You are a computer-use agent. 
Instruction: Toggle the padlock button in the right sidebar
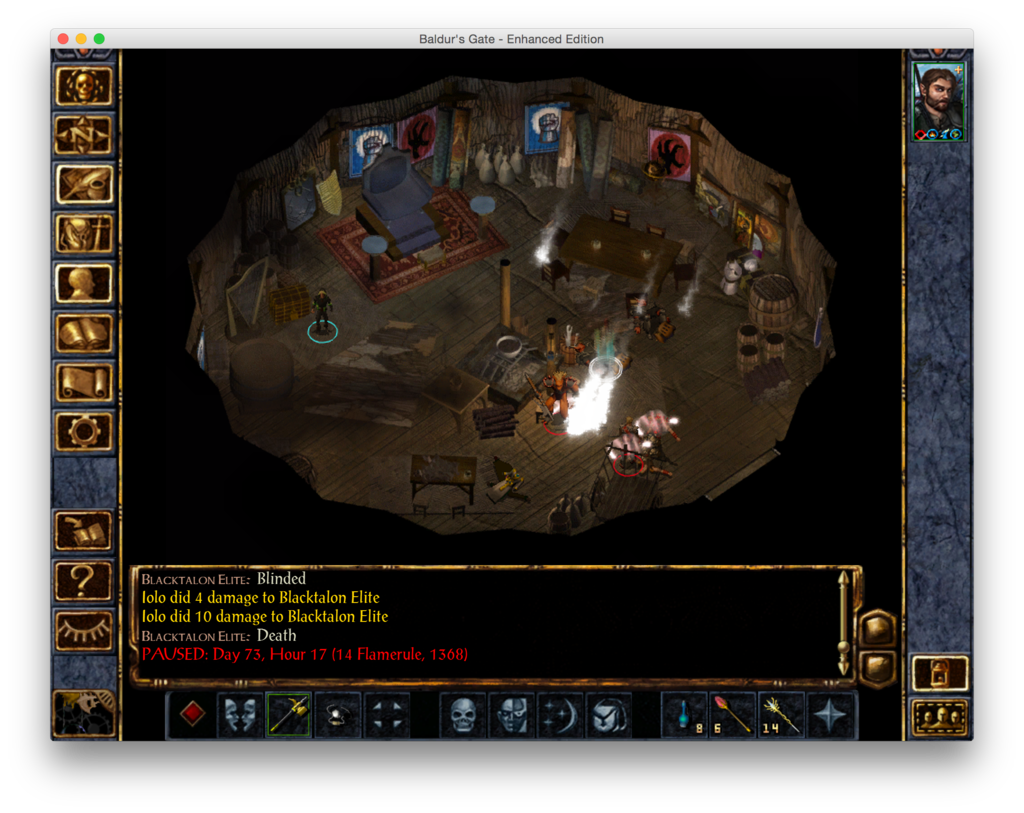(940, 673)
